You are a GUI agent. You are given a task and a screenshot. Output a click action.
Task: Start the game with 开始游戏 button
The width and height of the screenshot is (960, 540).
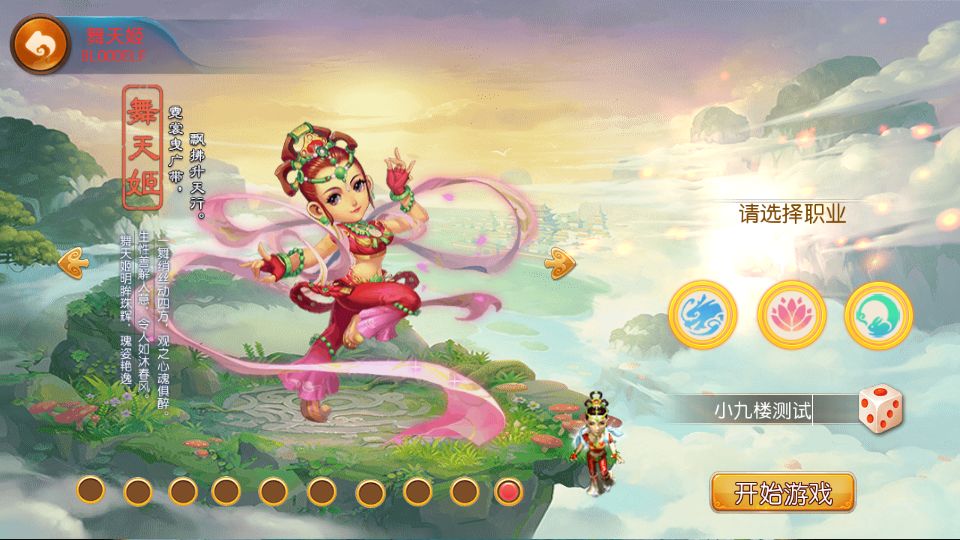click(783, 493)
